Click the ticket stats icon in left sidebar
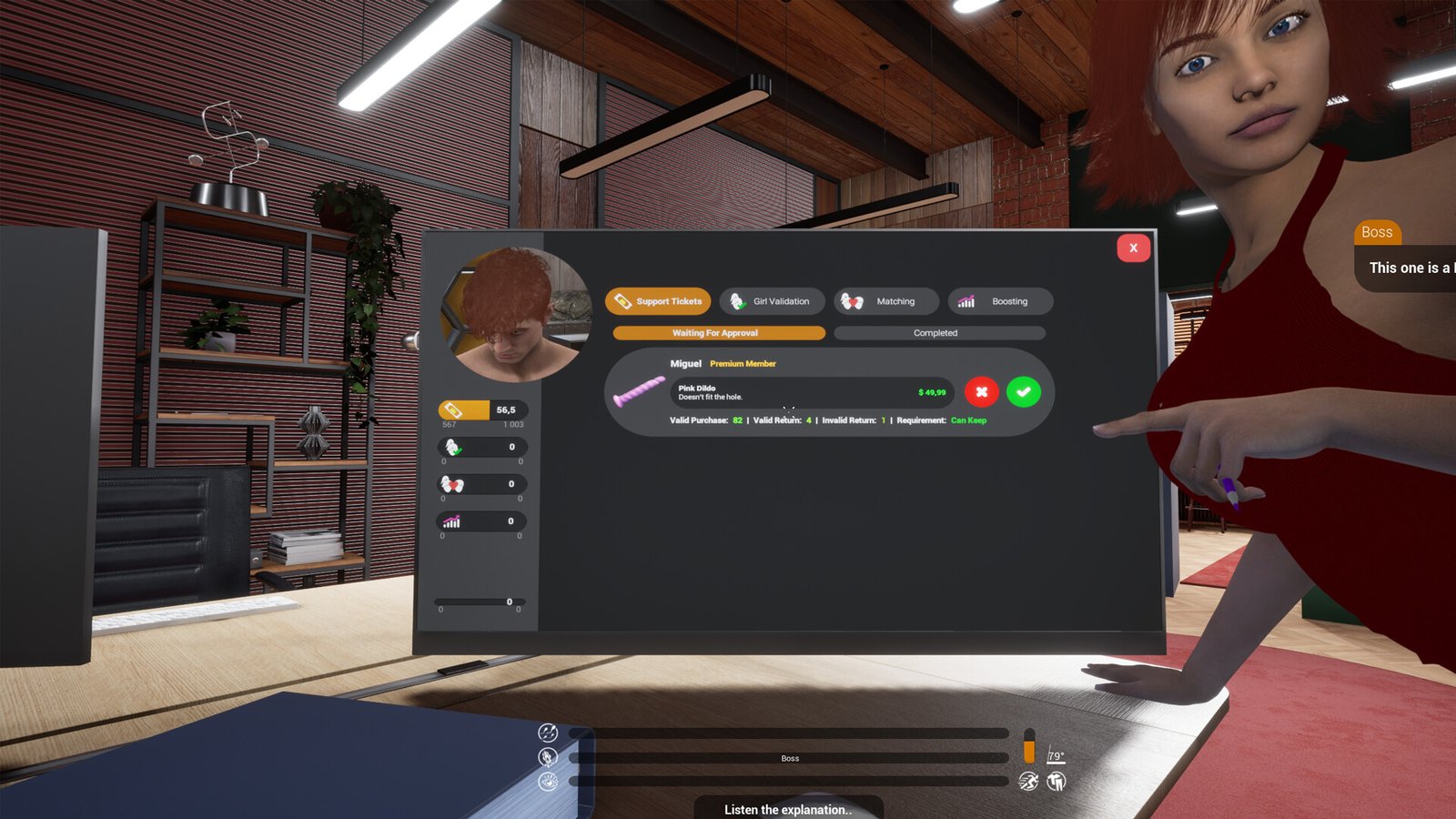 click(x=452, y=408)
